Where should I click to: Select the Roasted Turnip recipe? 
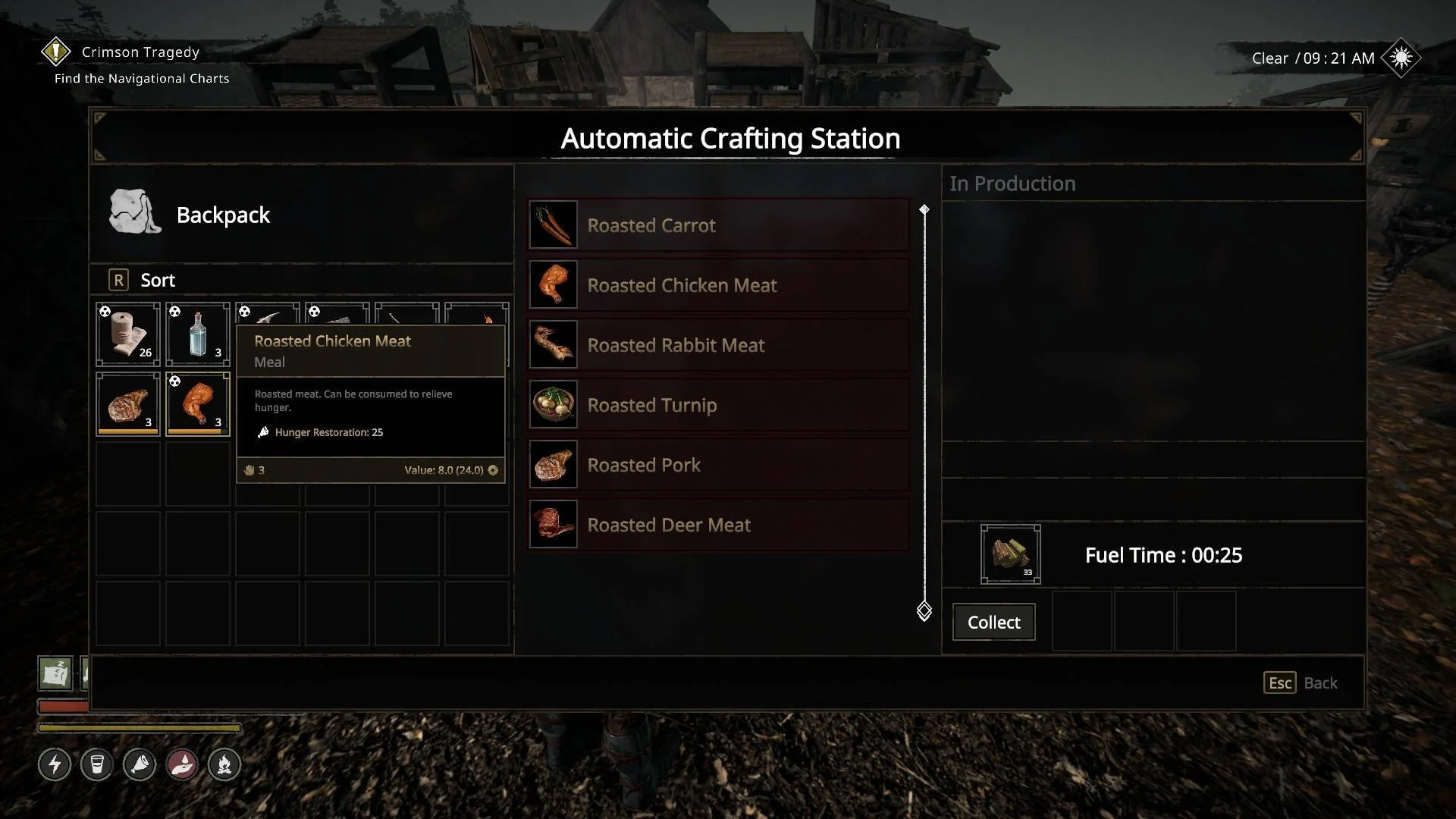click(718, 405)
